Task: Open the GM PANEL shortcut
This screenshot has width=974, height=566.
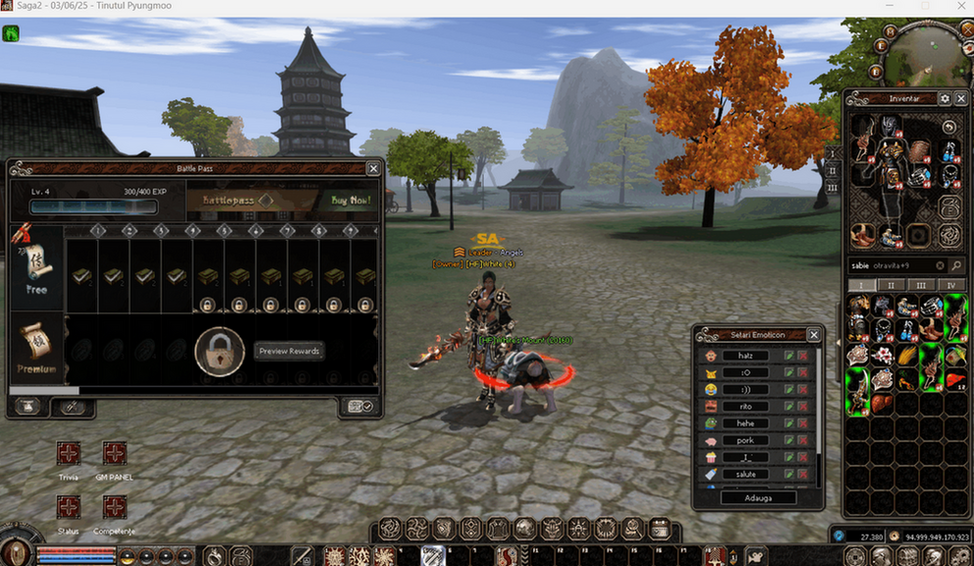Action: click(115, 454)
